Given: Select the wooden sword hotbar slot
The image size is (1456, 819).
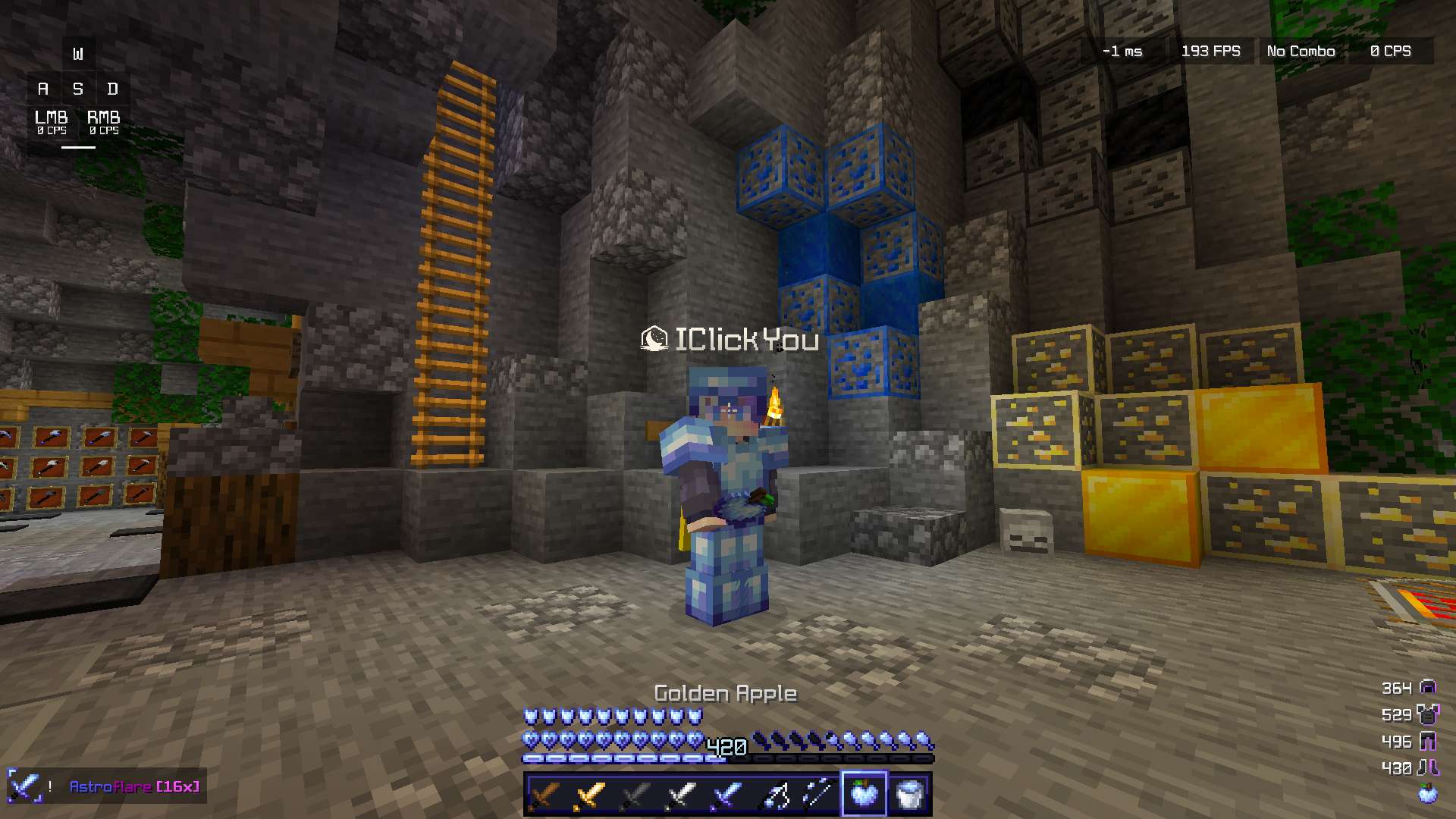Looking at the screenshot, I should (x=545, y=795).
